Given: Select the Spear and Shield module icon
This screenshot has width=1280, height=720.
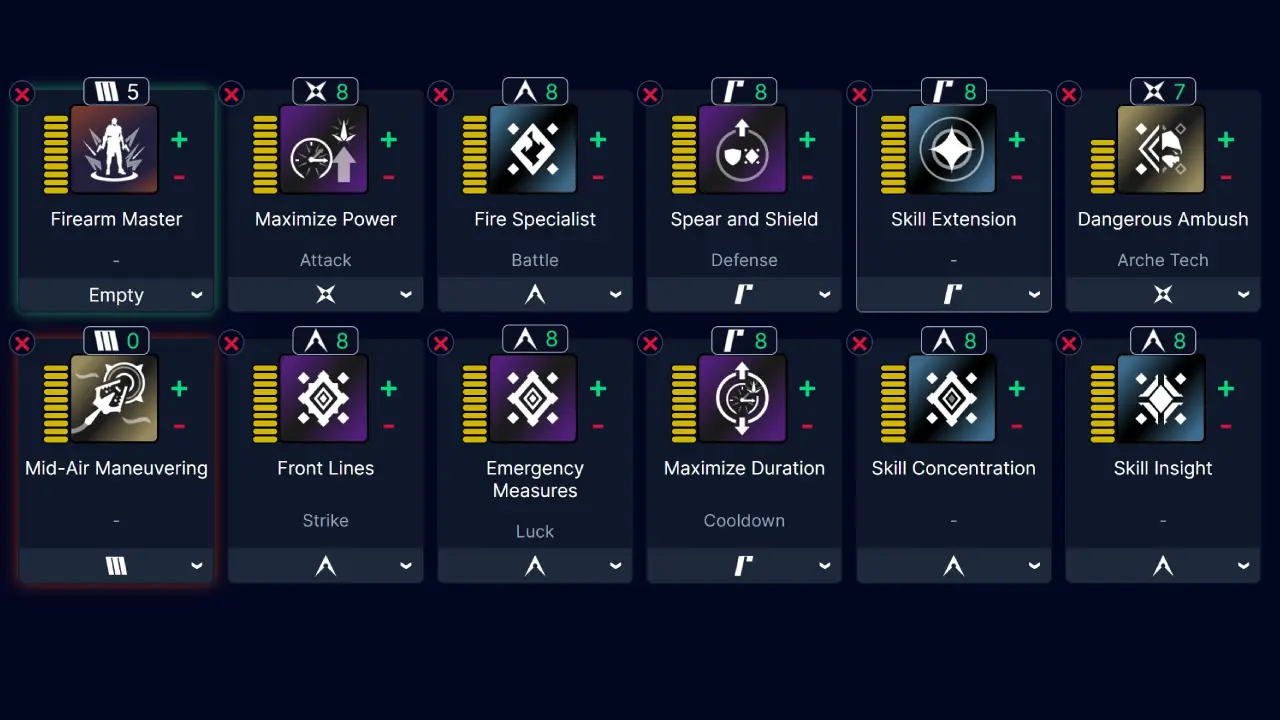Looking at the screenshot, I should coord(744,150).
